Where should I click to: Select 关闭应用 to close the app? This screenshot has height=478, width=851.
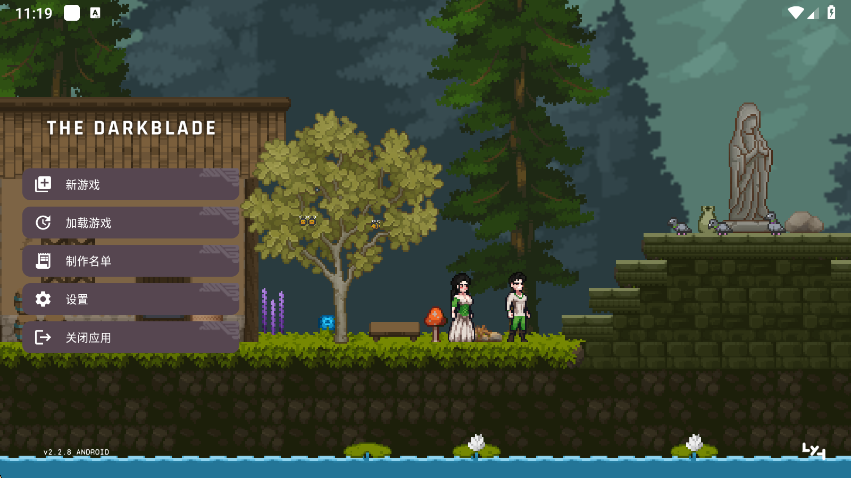pos(130,337)
